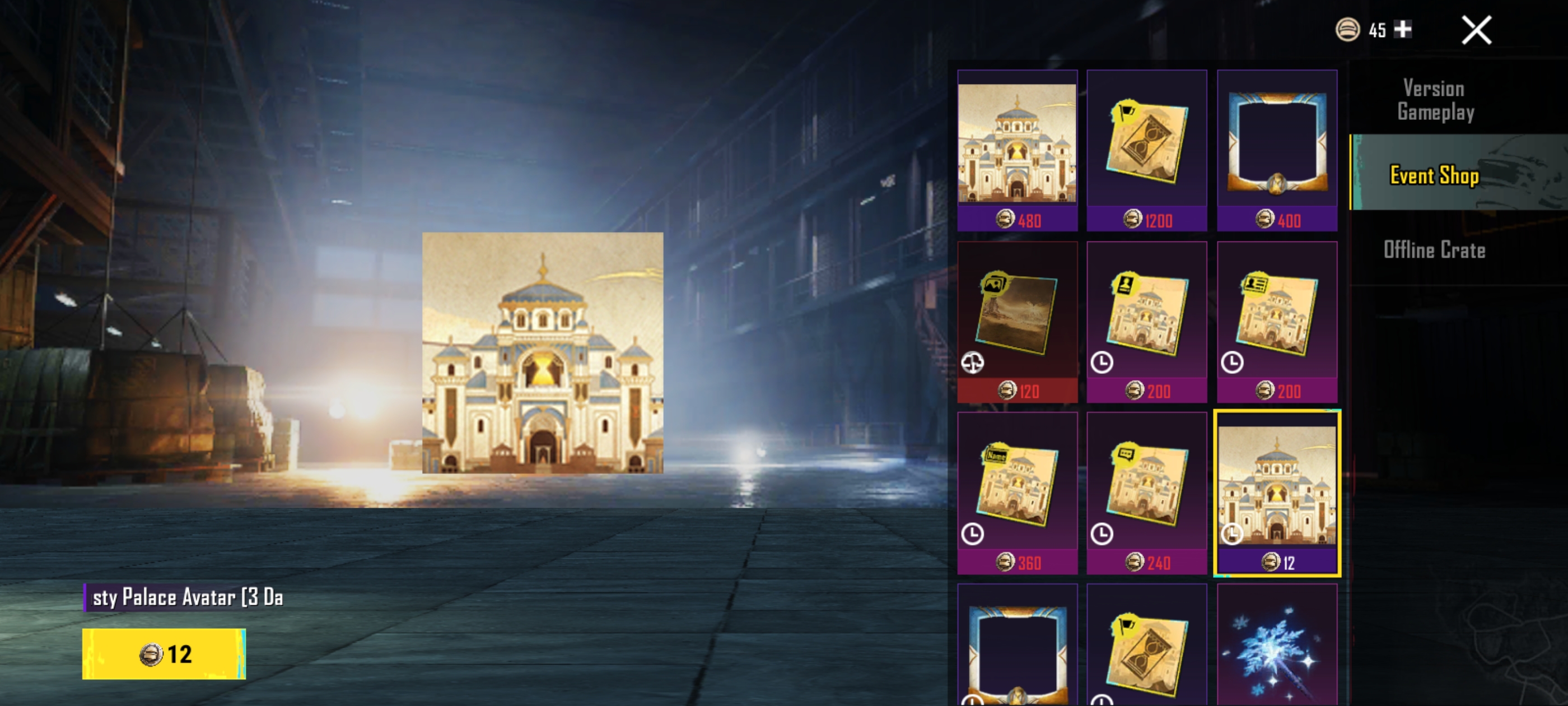This screenshot has width=1568, height=706.
Task: Switch to the Offline Crate tab
Action: point(1435,250)
